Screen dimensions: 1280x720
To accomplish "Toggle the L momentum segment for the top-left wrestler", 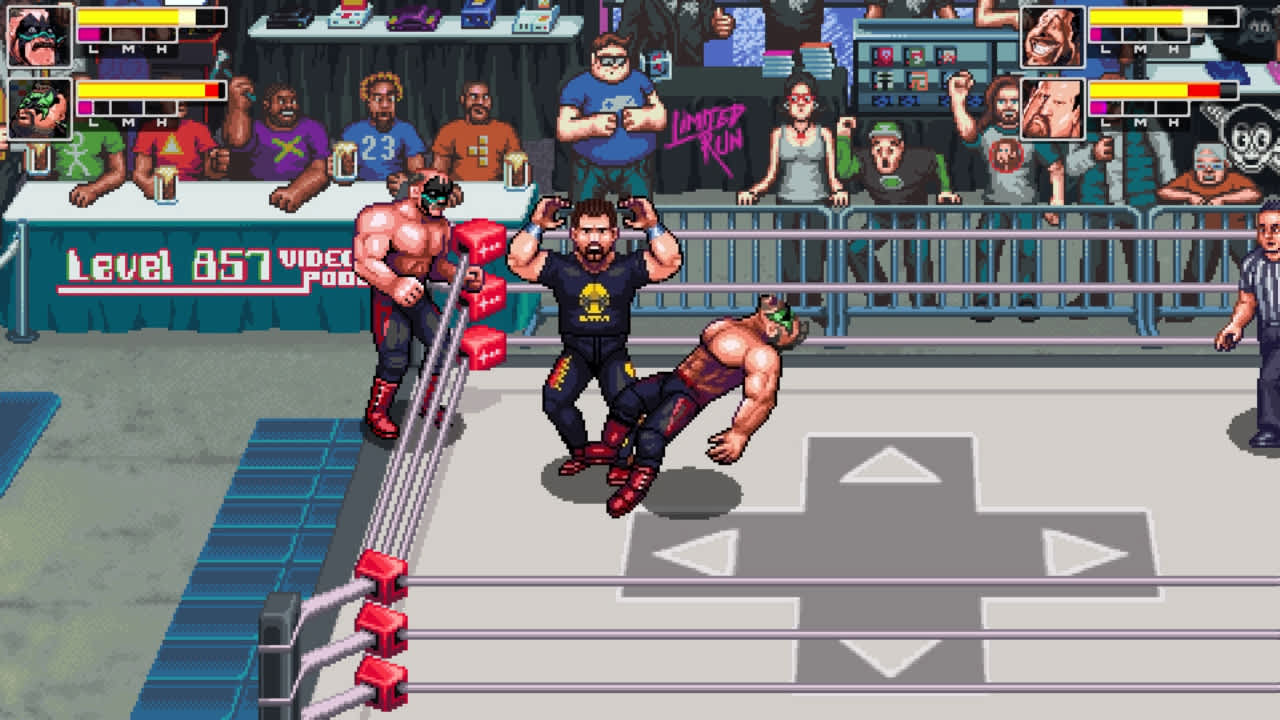I will [x=93, y=35].
